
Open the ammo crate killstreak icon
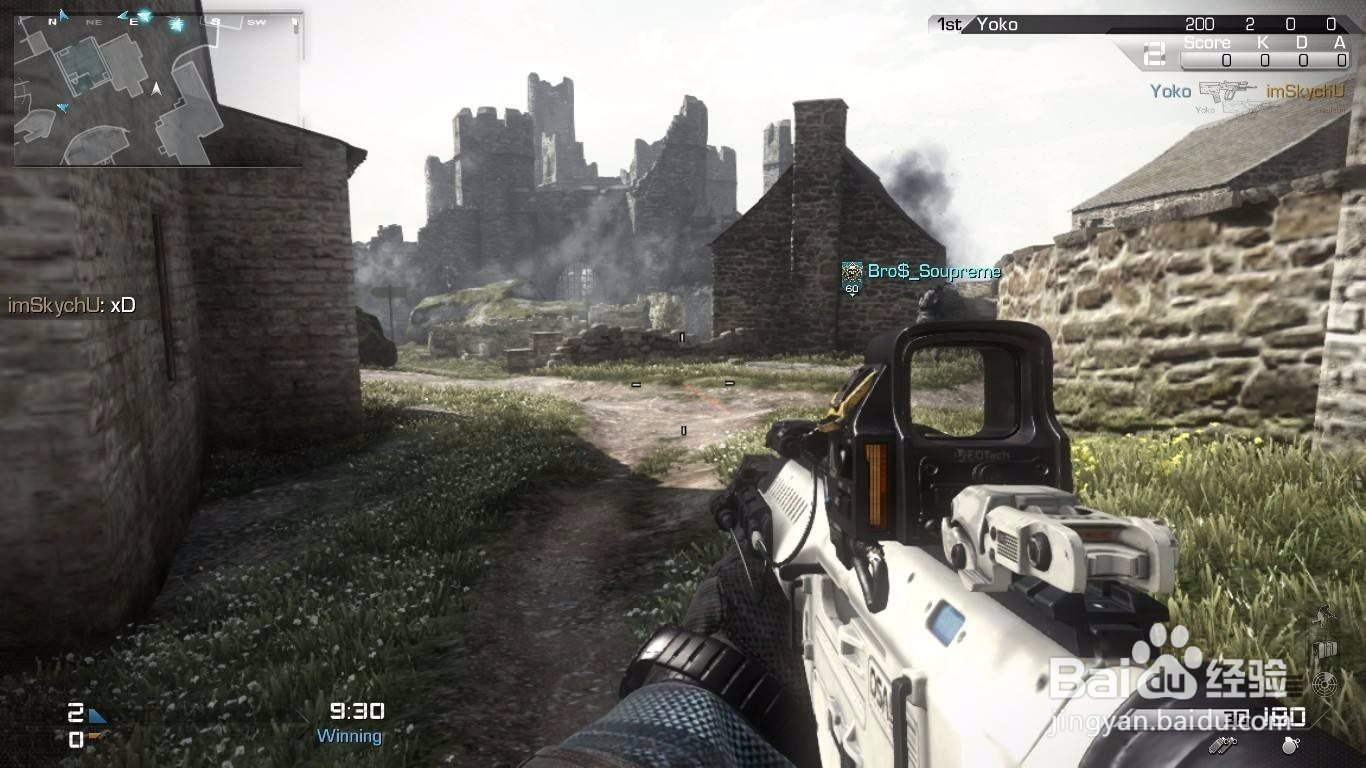coord(1325,648)
